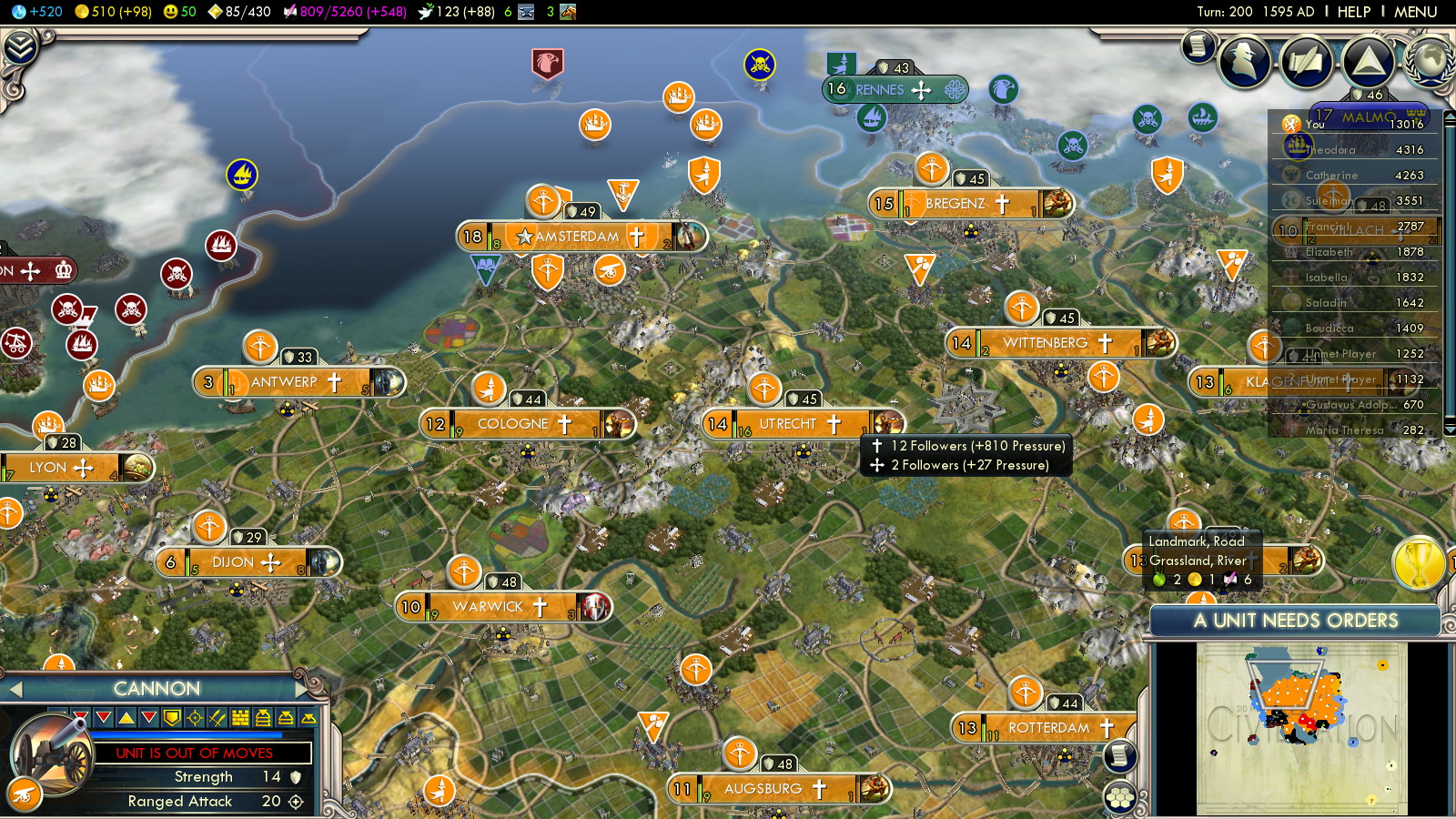Open the World Congress globe button

[1429, 60]
